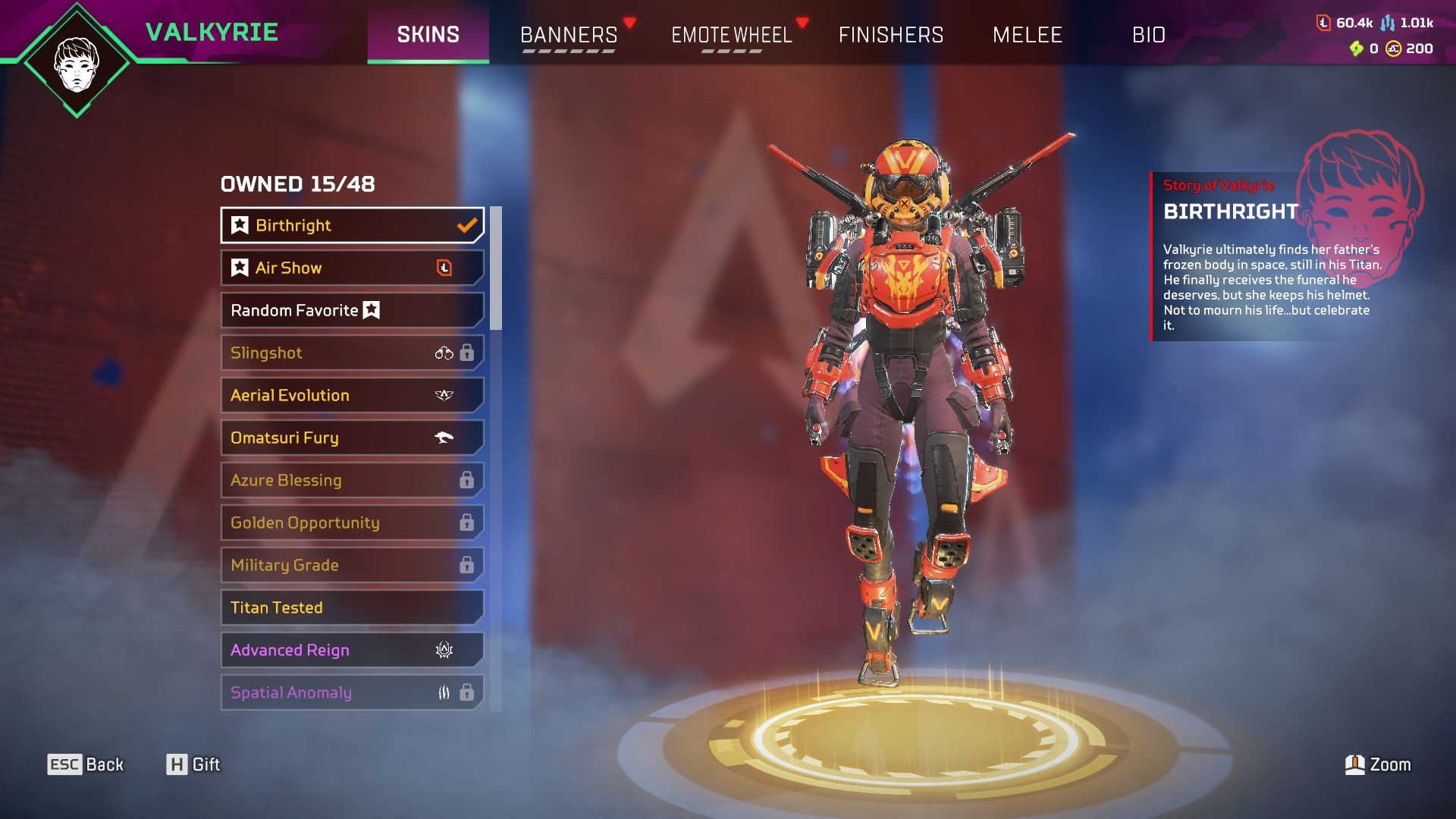Pick the Random Favorite option
The width and height of the screenshot is (1456, 819).
[352, 310]
